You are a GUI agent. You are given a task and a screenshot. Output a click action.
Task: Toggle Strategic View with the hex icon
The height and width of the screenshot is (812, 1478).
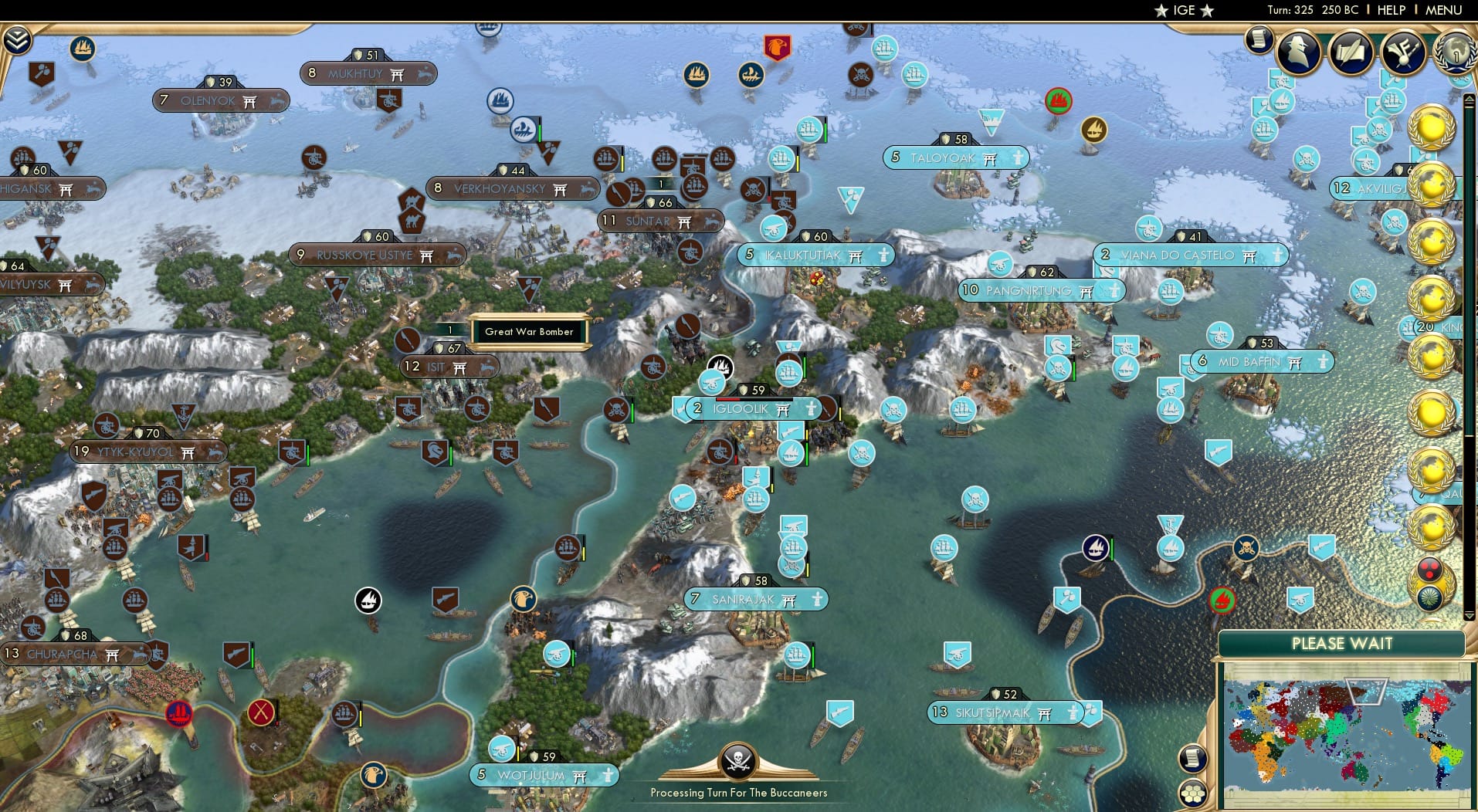point(1194,793)
